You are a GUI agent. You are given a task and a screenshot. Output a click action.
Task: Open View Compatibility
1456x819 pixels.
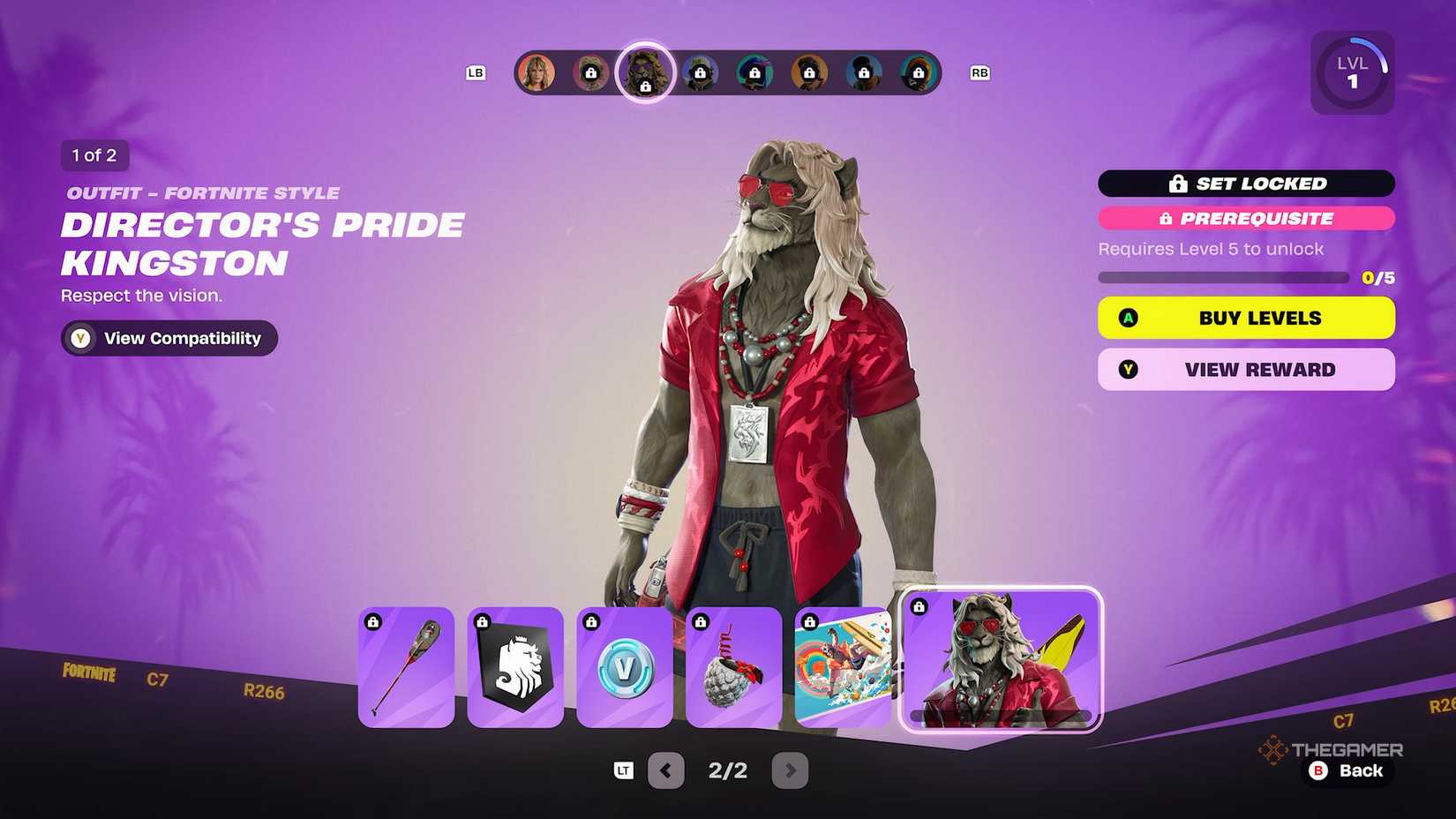[168, 338]
